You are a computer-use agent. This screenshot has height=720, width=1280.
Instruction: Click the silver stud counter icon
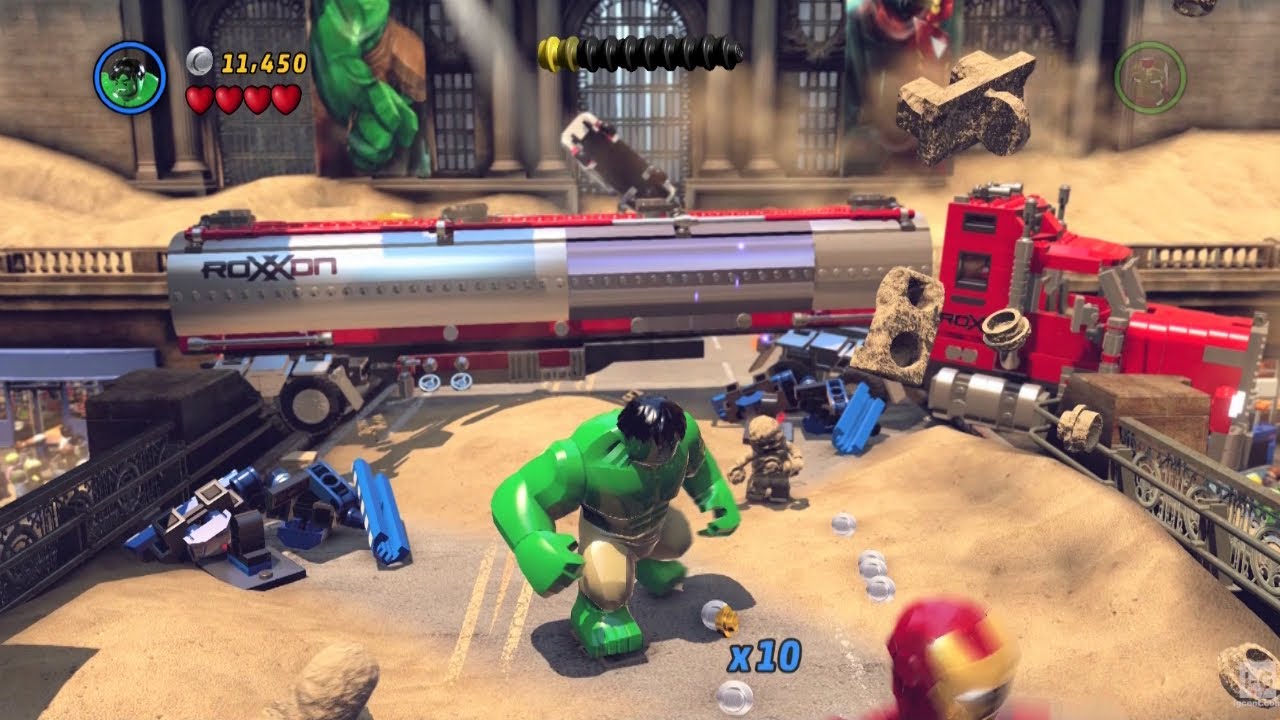click(198, 61)
